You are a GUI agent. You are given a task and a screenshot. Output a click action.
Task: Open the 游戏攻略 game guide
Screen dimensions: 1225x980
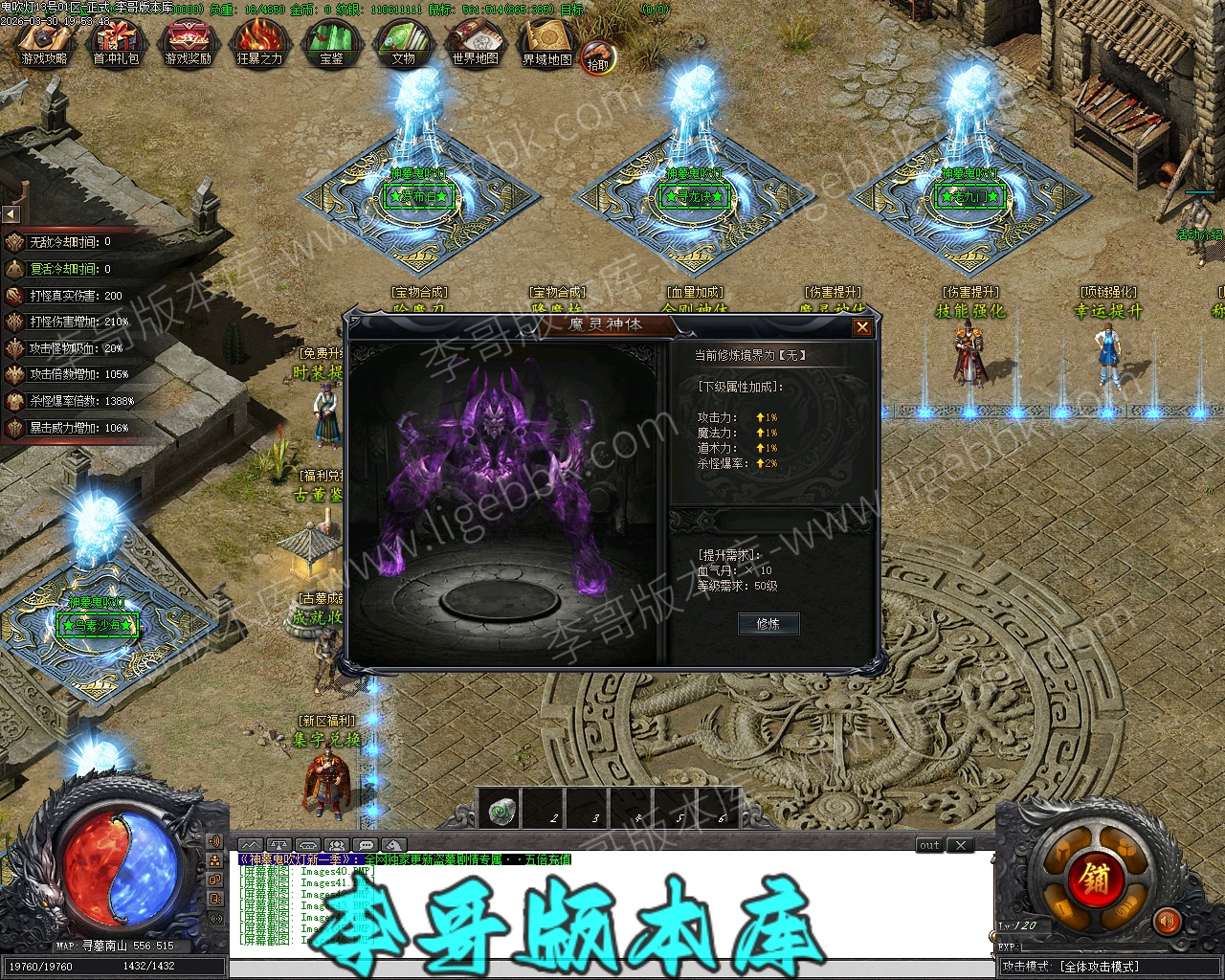pos(44,42)
